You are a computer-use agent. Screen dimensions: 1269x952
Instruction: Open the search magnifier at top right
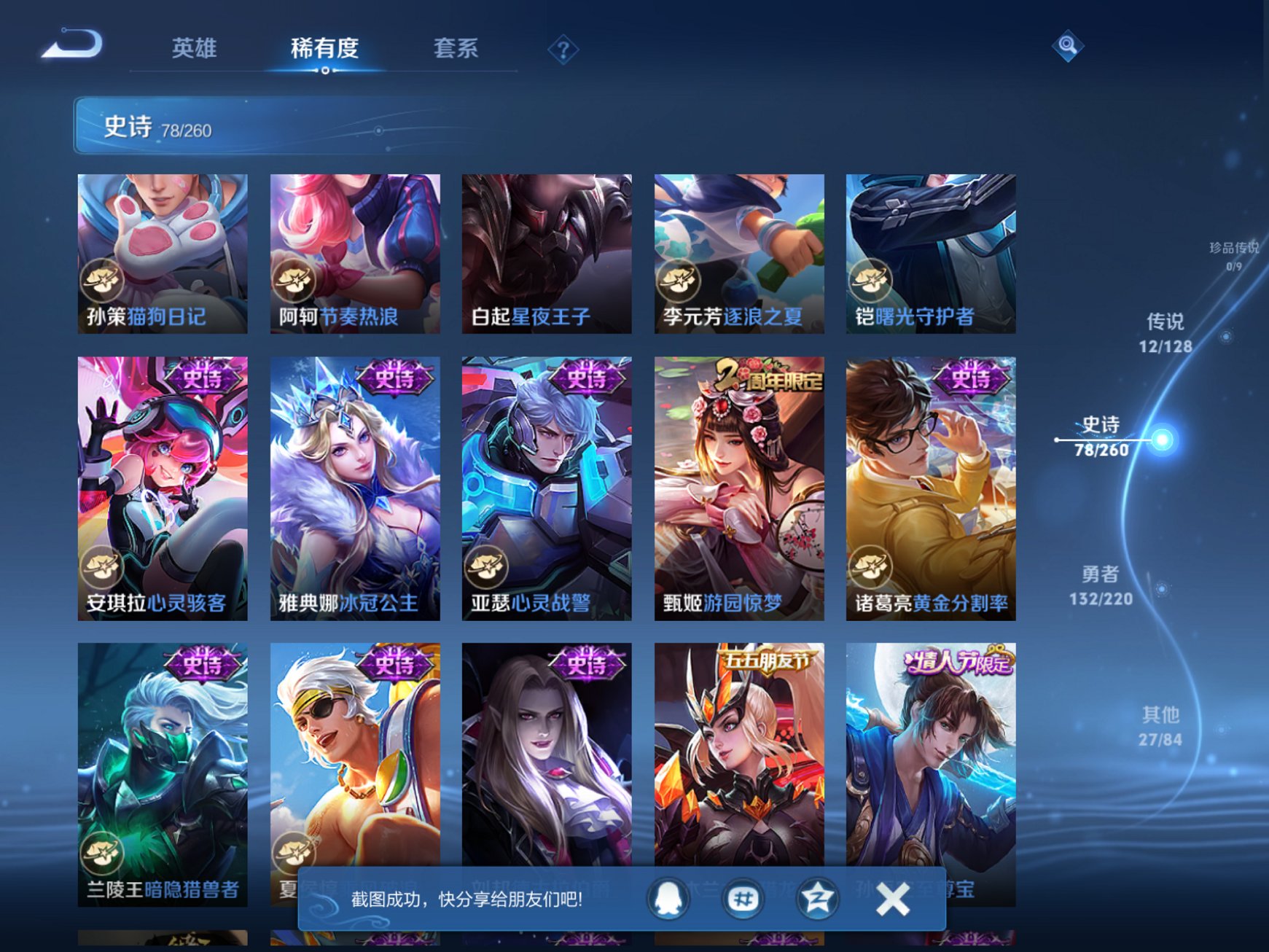[x=1068, y=46]
